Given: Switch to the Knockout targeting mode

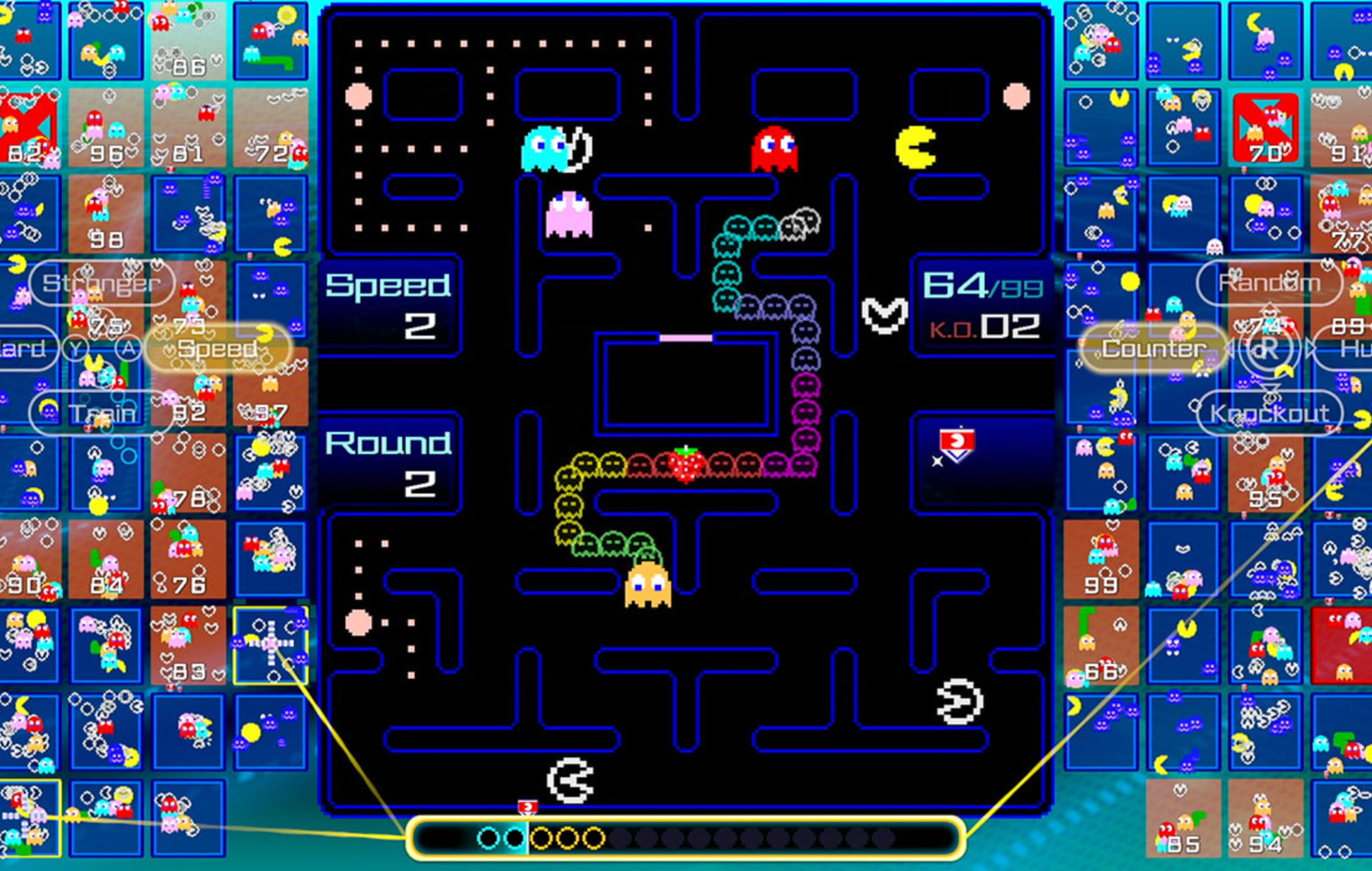Looking at the screenshot, I should coord(1269,414).
